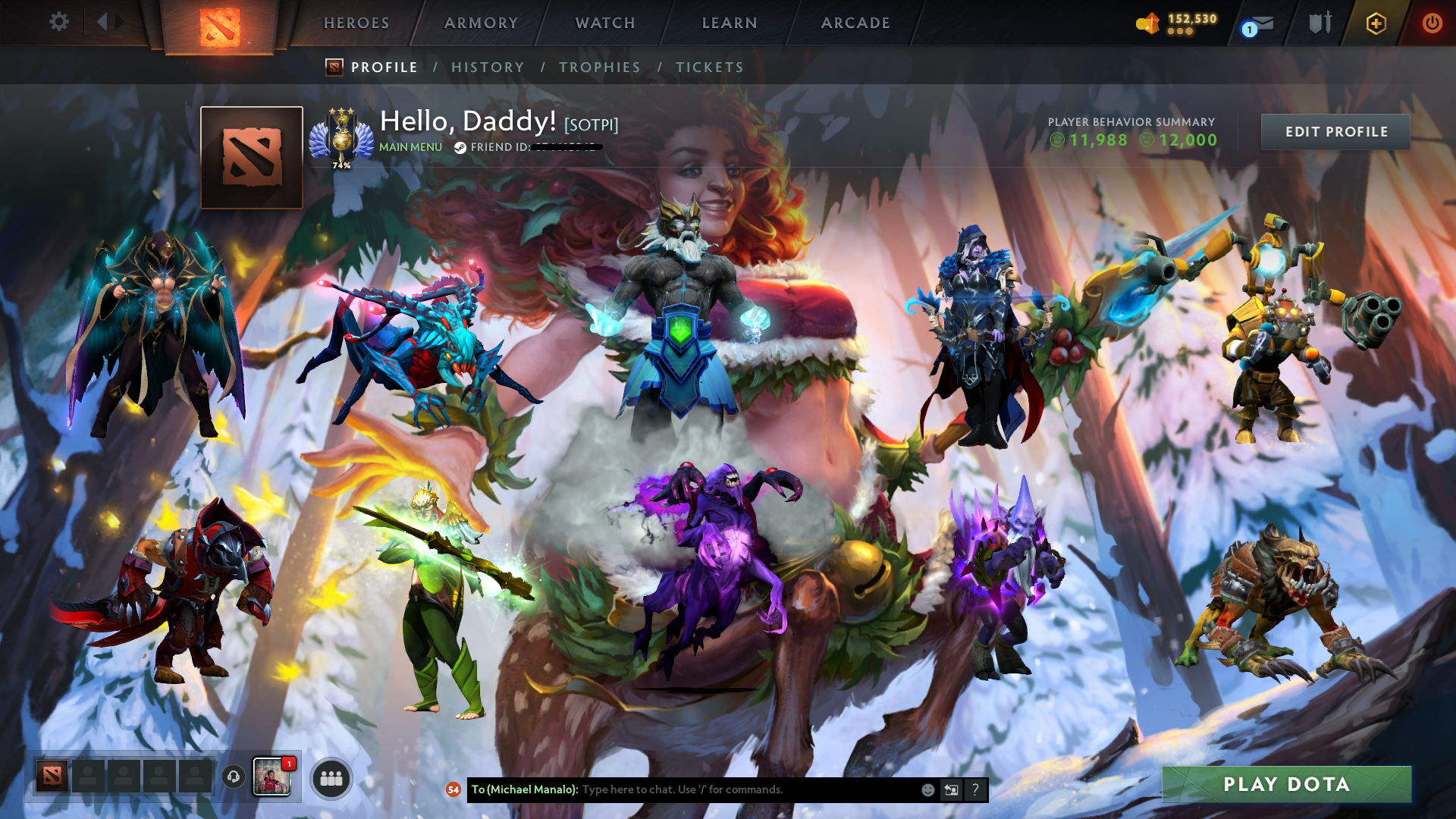The image size is (1456, 819).
Task: Click the chat help question mark icon
Action: tap(975, 789)
